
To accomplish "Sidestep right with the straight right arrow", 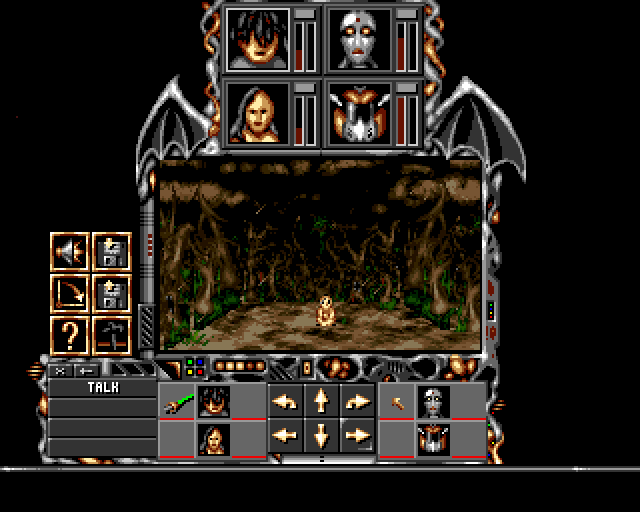I will pos(357,436).
